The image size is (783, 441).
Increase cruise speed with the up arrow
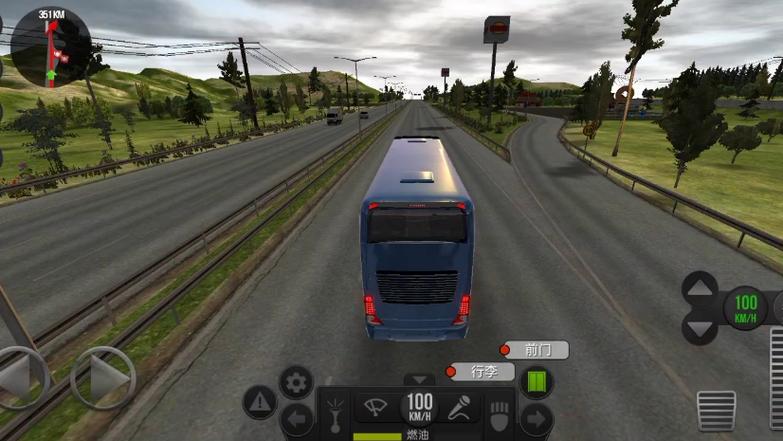[x=699, y=287]
